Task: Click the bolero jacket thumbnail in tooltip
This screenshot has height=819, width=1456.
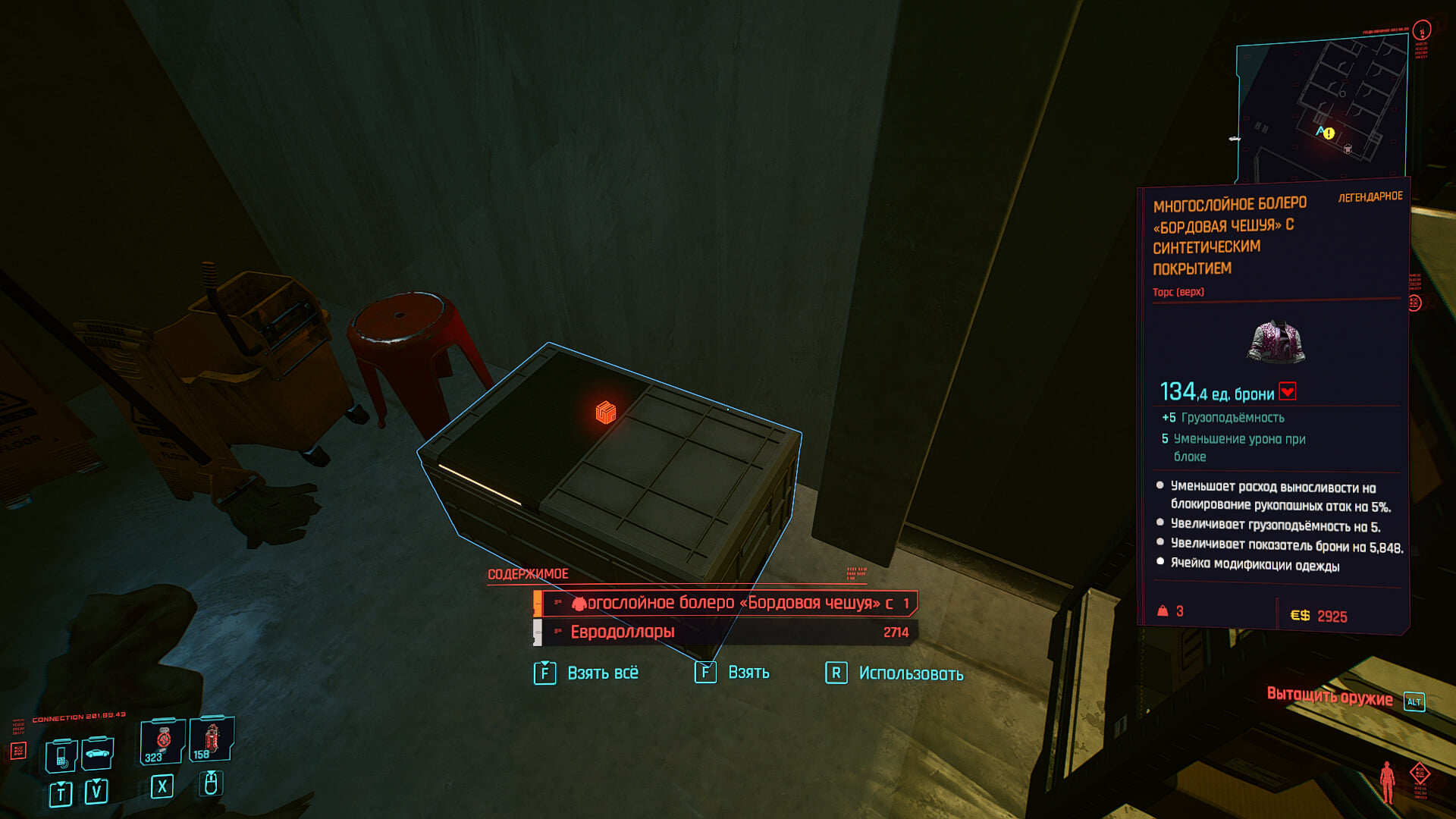Action: (1276, 340)
